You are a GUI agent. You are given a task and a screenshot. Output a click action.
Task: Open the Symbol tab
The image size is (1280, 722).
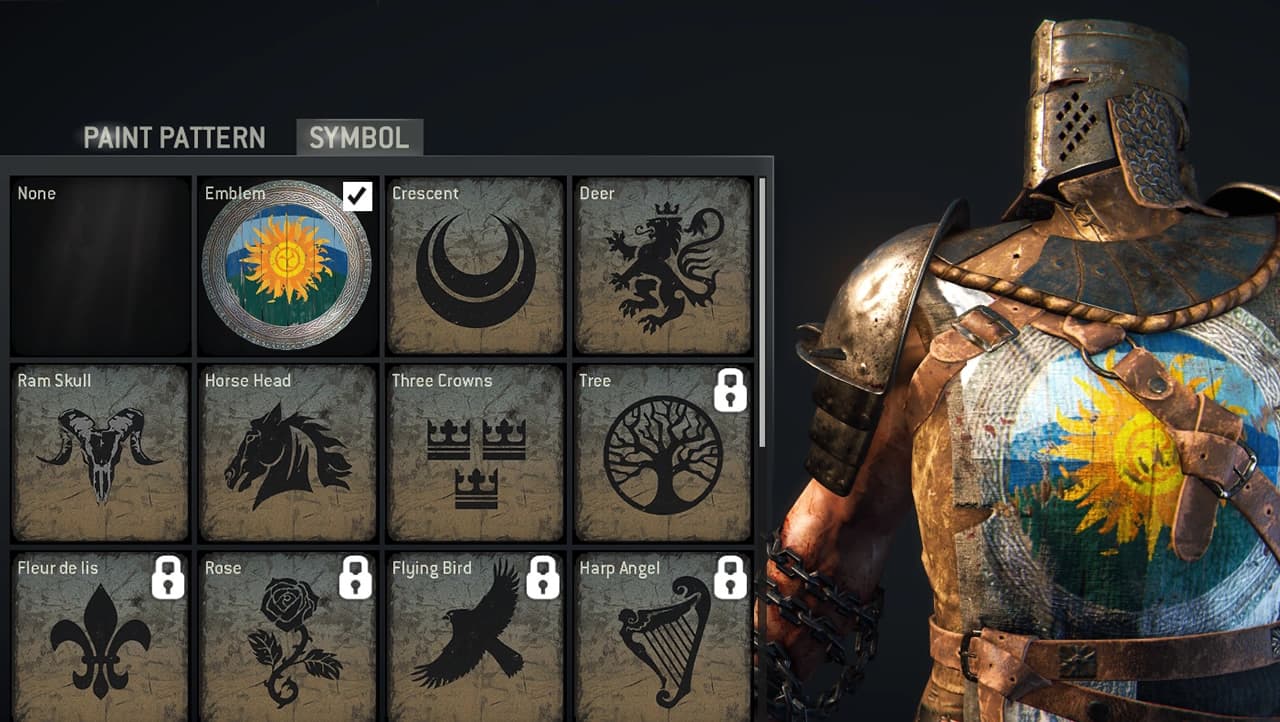tap(359, 138)
